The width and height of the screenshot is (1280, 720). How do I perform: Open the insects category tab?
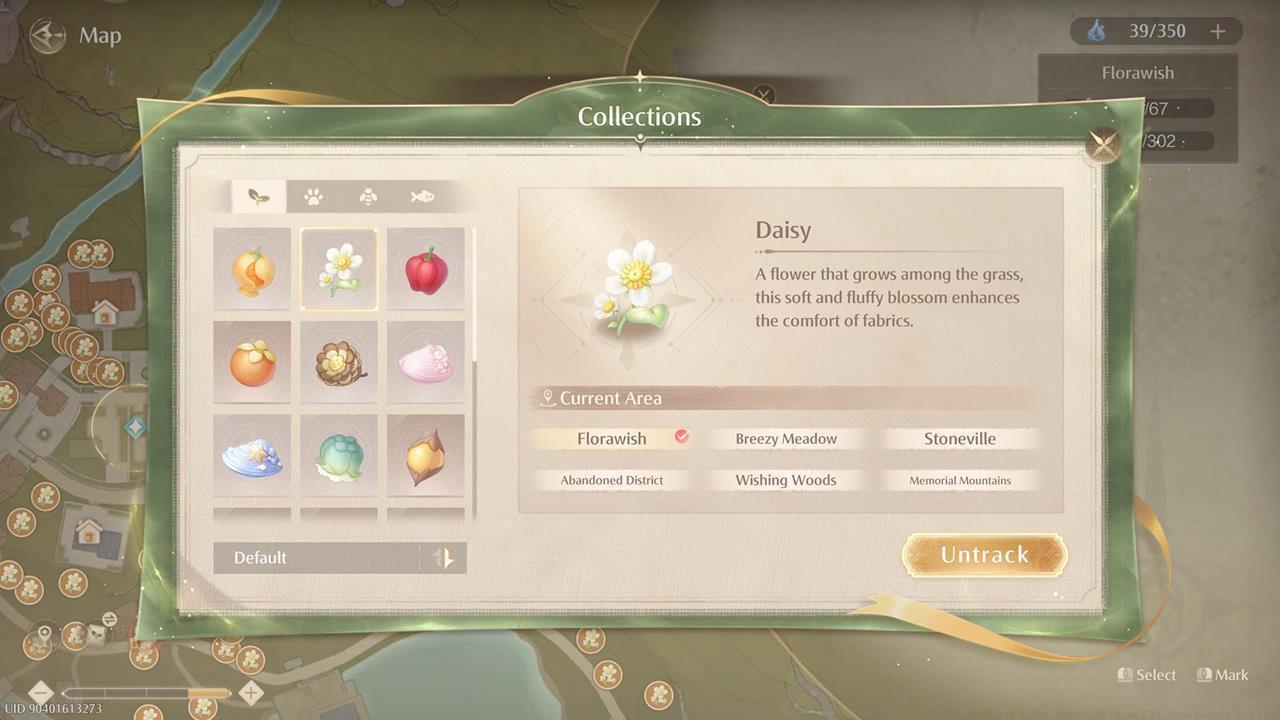click(368, 197)
